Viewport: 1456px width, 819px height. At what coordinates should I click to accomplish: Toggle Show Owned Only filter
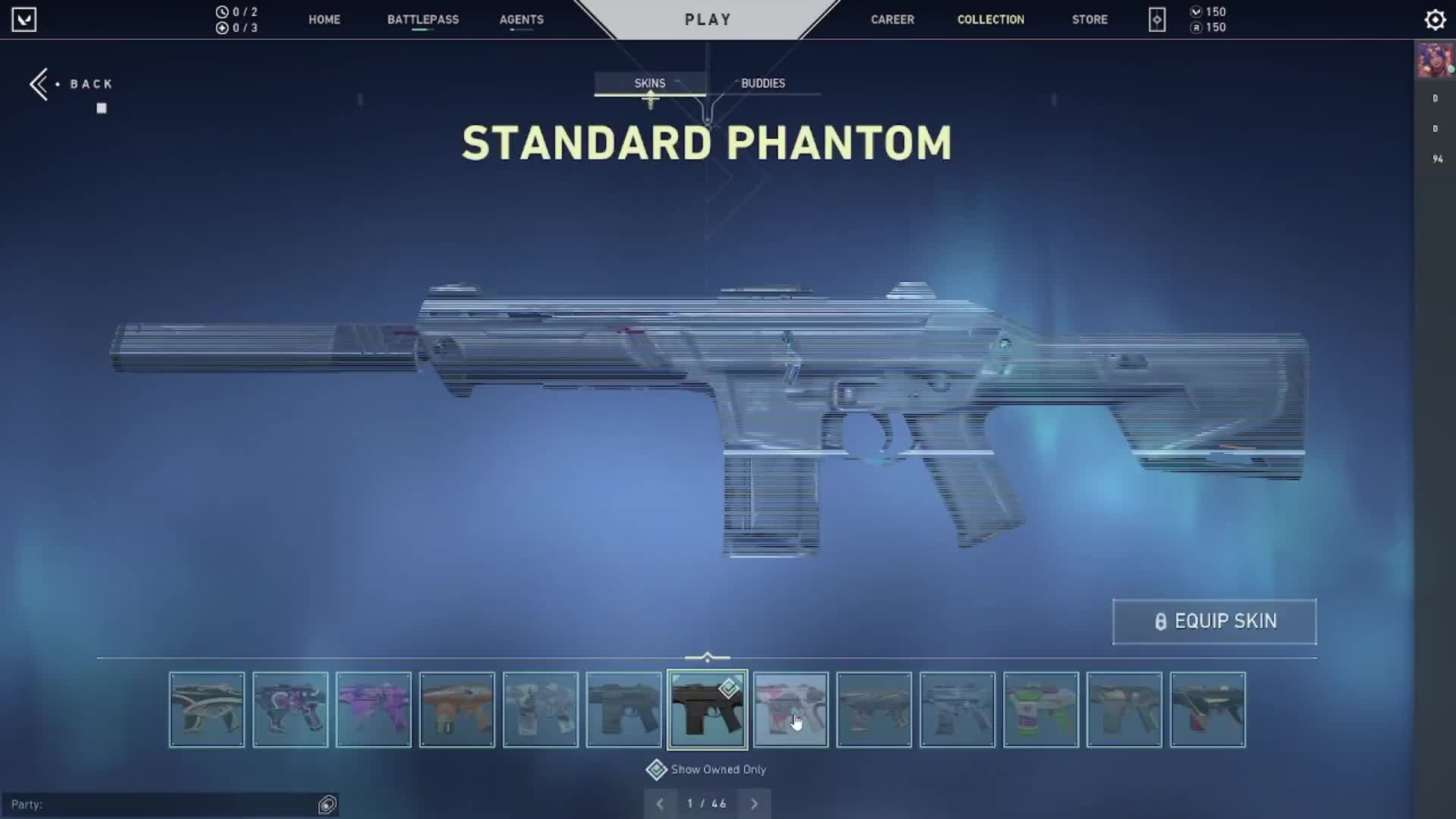pyautogui.click(x=657, y=770)
